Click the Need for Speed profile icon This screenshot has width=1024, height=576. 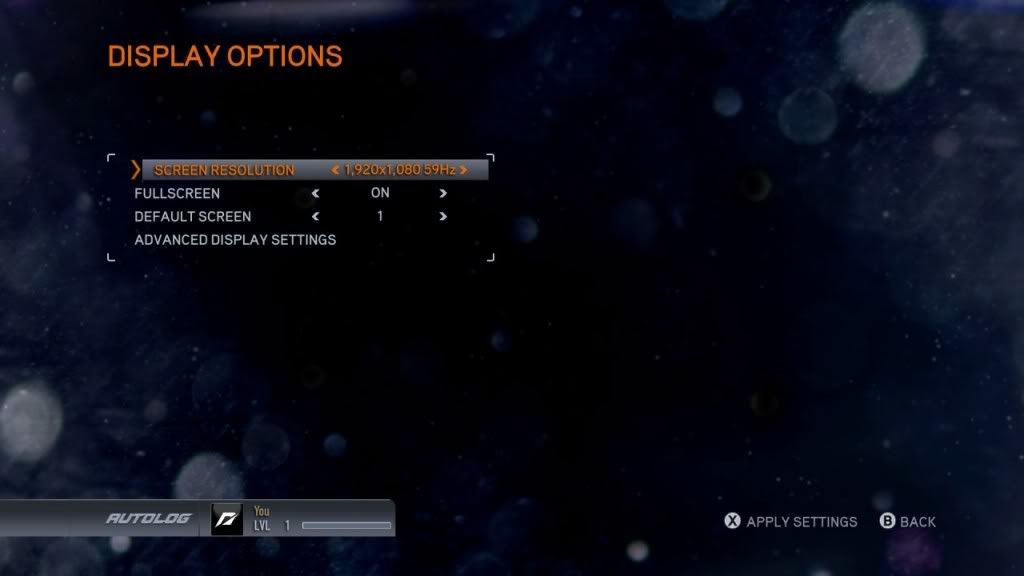tap(226, 519)
